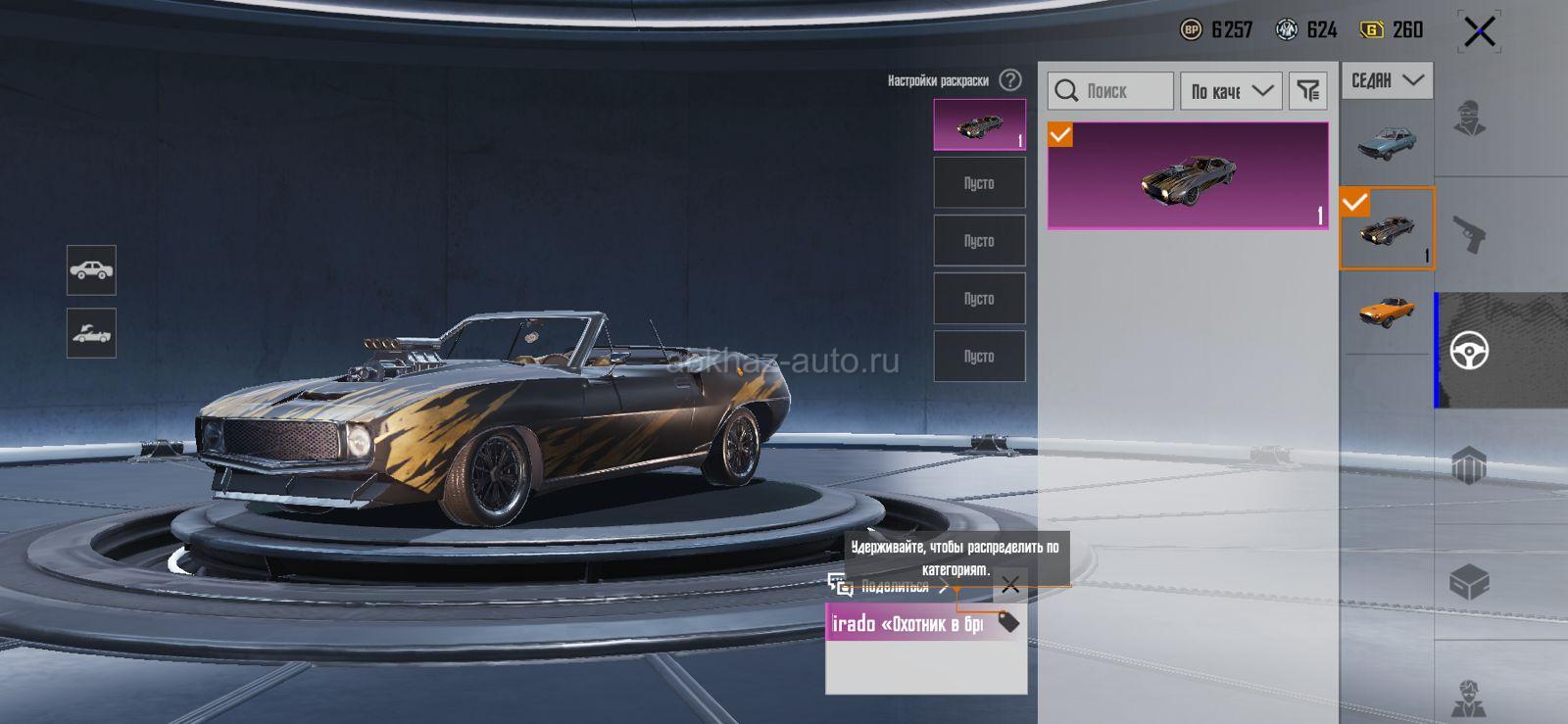The height and width of the screenshot is (724, 1568).
Task: Click the Поиск search field
Action: [x=1110, y=91]
